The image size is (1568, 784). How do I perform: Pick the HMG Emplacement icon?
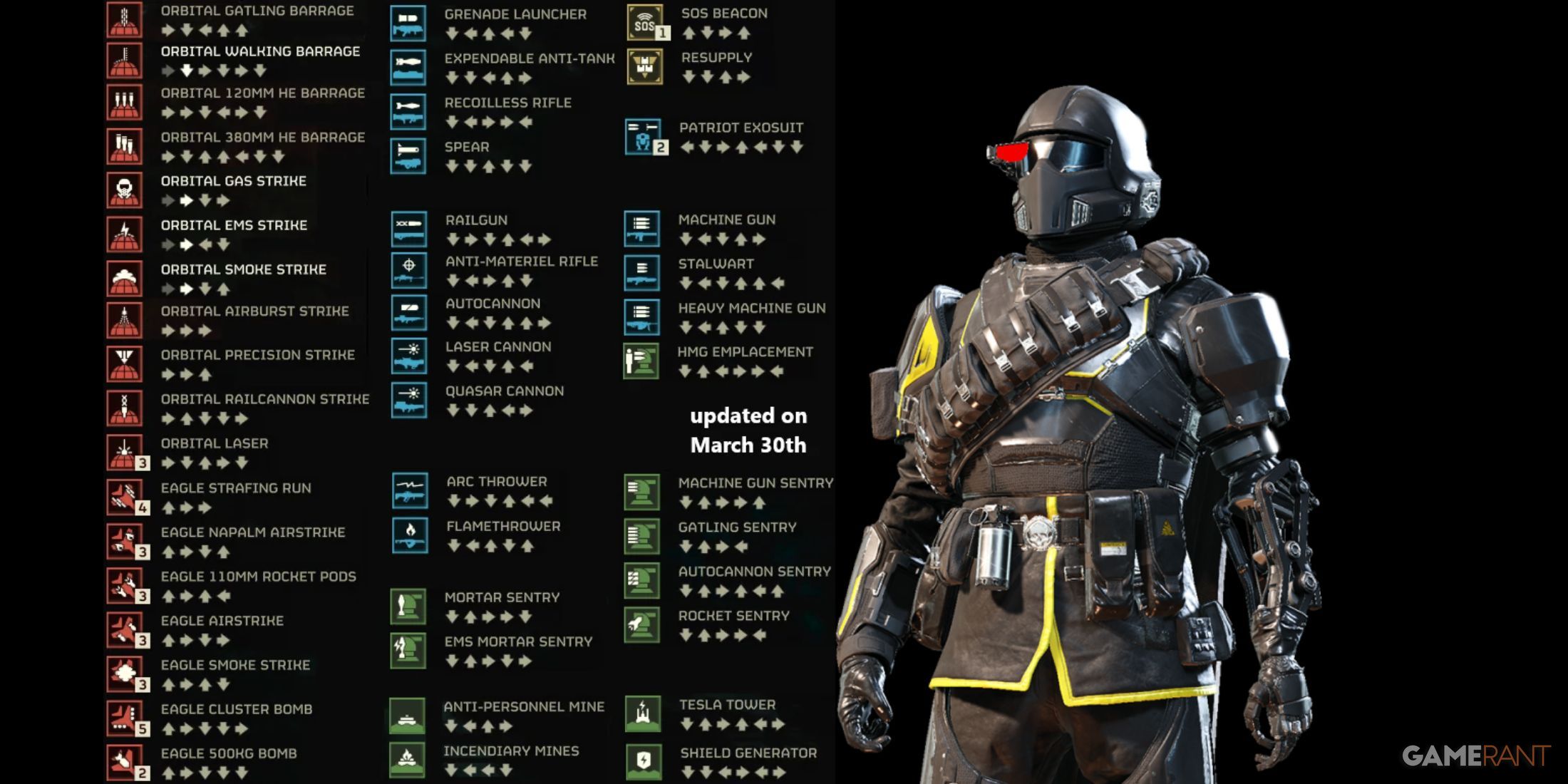click(641, 361)
